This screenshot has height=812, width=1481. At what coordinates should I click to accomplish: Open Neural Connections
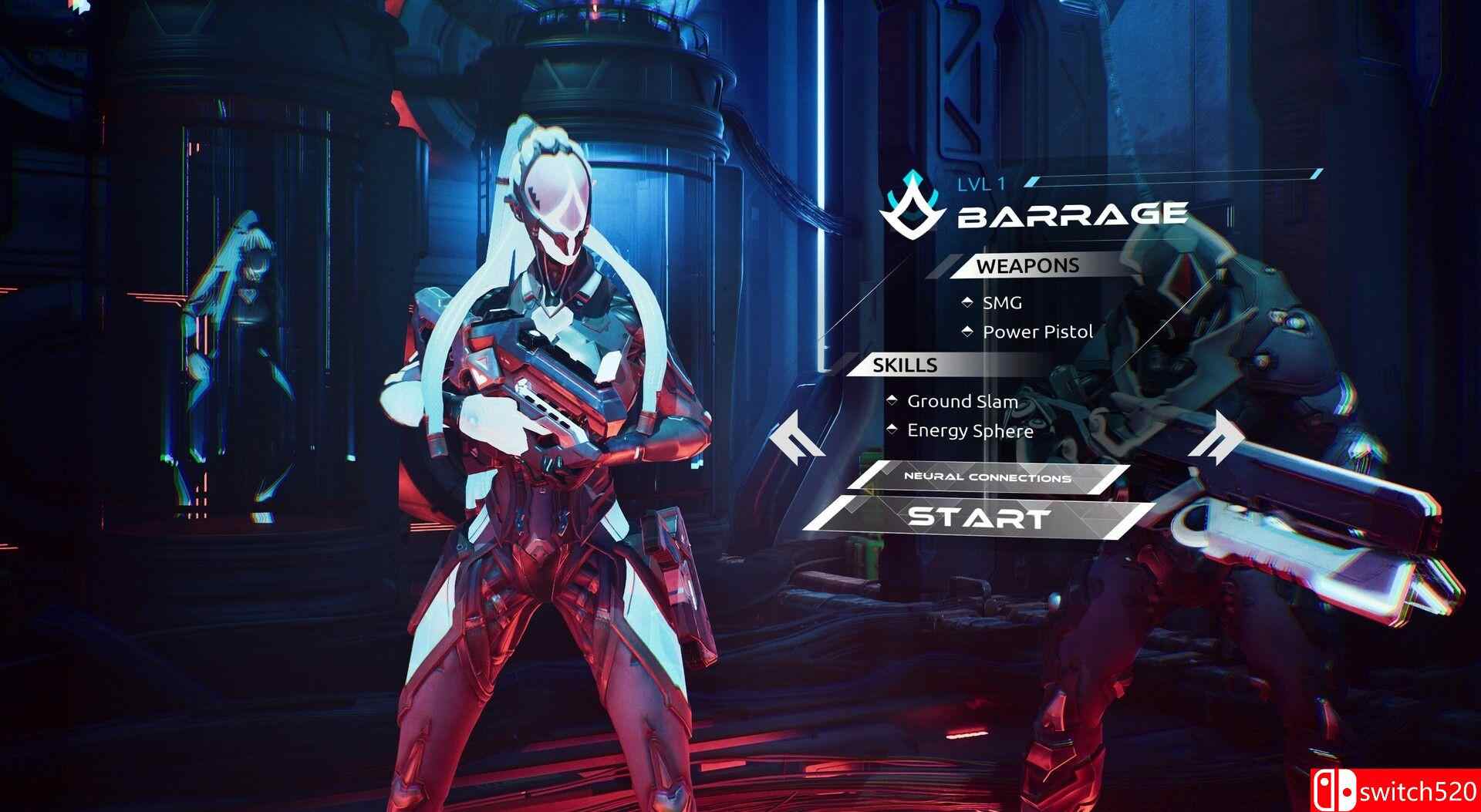pyautogui.click(x=987, y=478)
